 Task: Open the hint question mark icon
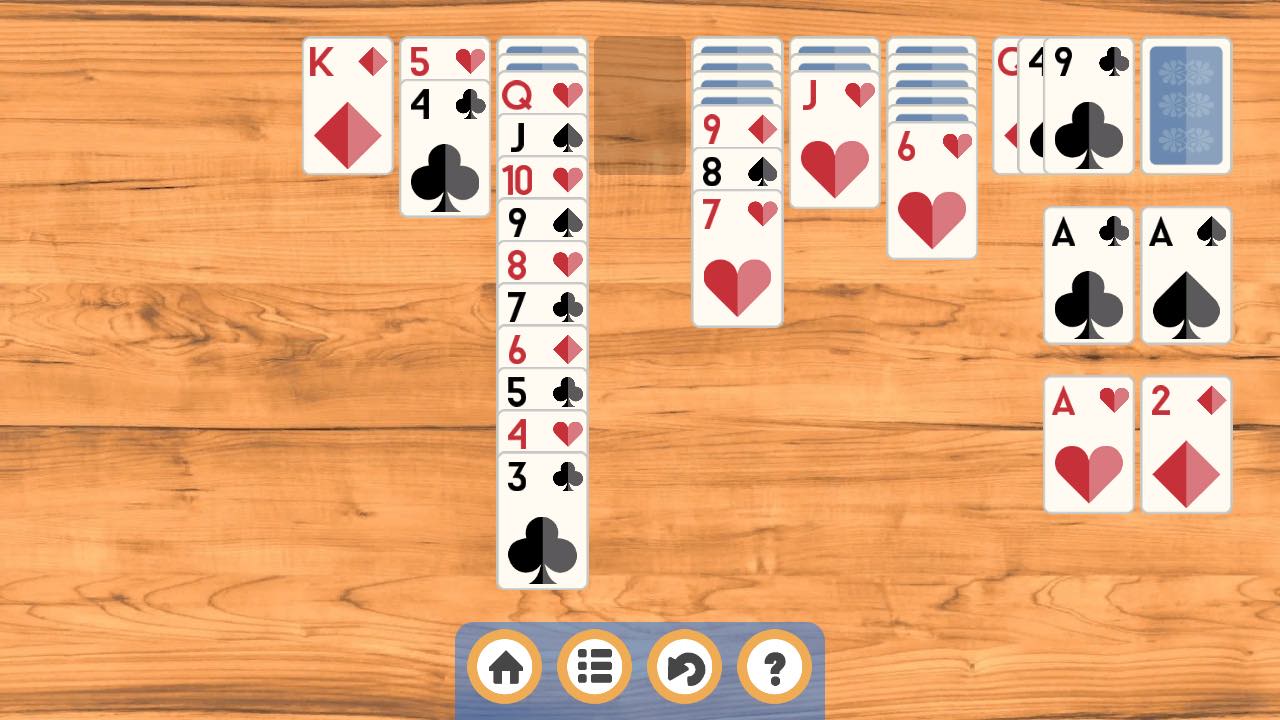click(773, 665)
